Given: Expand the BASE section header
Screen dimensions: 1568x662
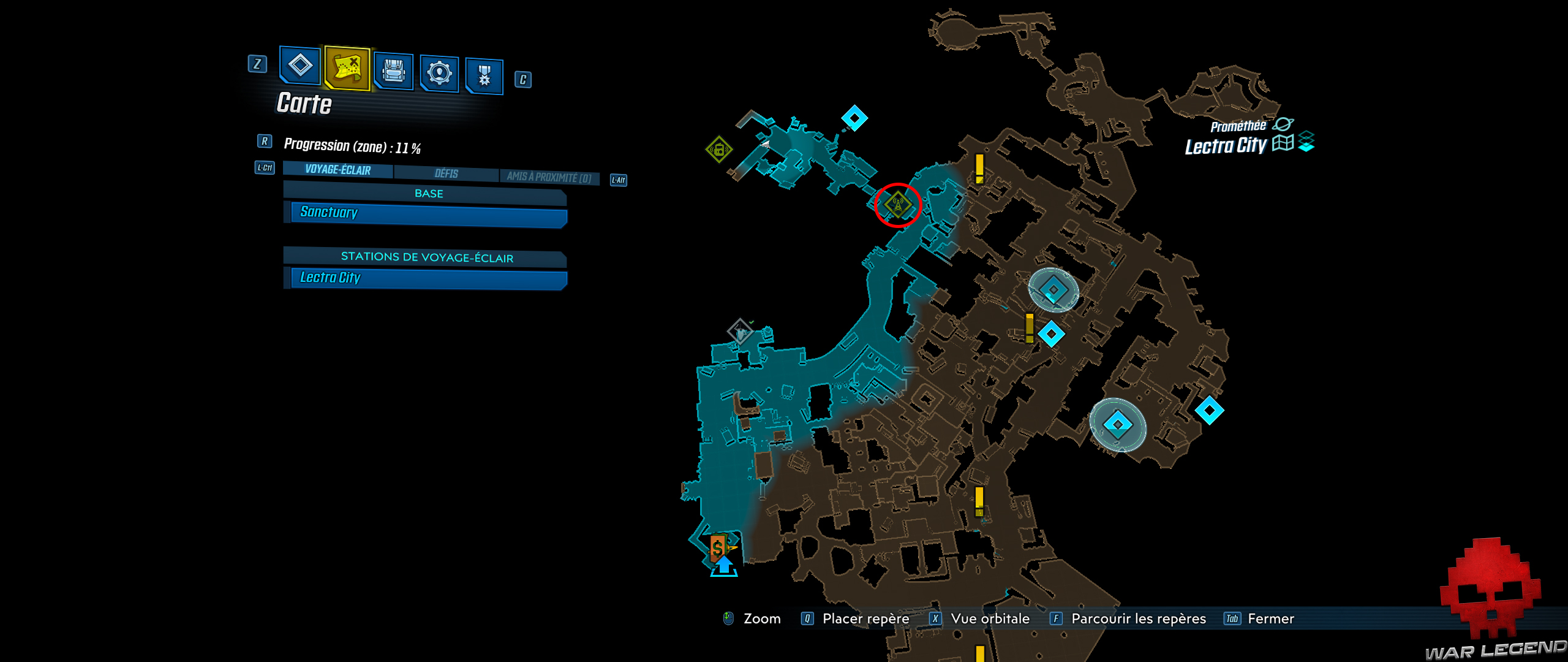Looking at the screenshot, I should (x=427, y=194).
